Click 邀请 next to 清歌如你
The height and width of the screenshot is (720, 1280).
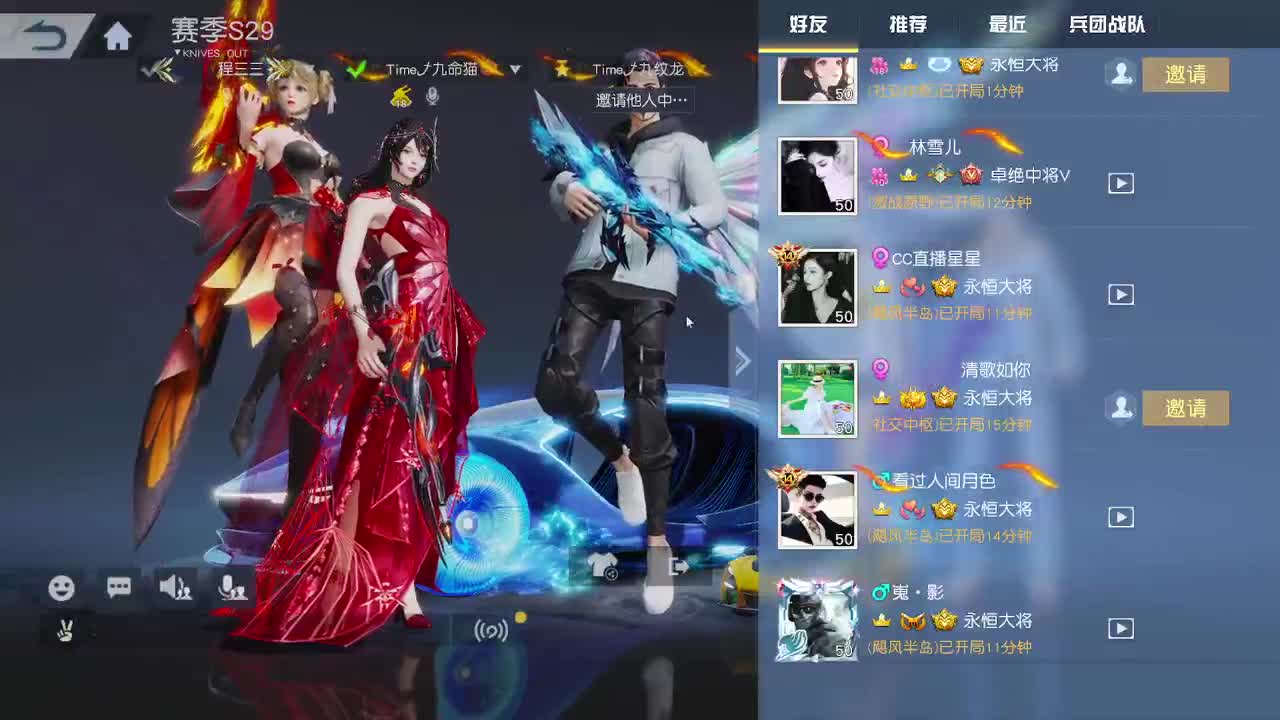click(1185, 408)
